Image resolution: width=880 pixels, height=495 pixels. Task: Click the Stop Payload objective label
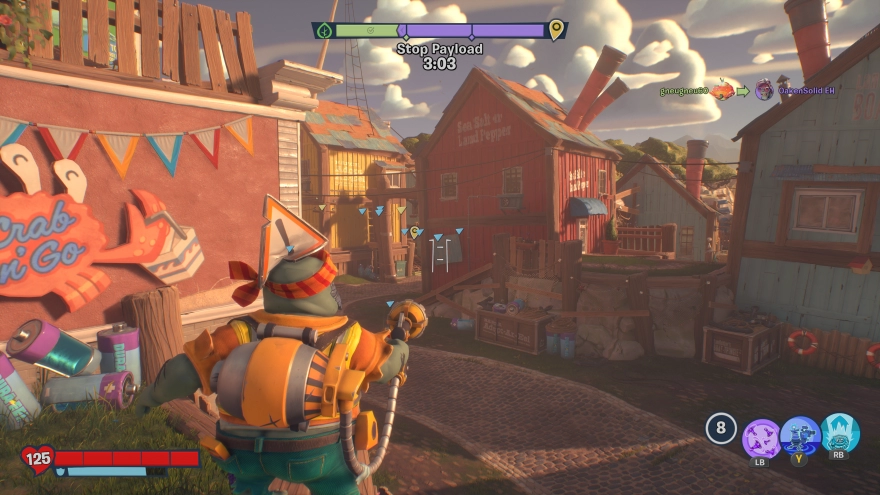pos(440,49)
